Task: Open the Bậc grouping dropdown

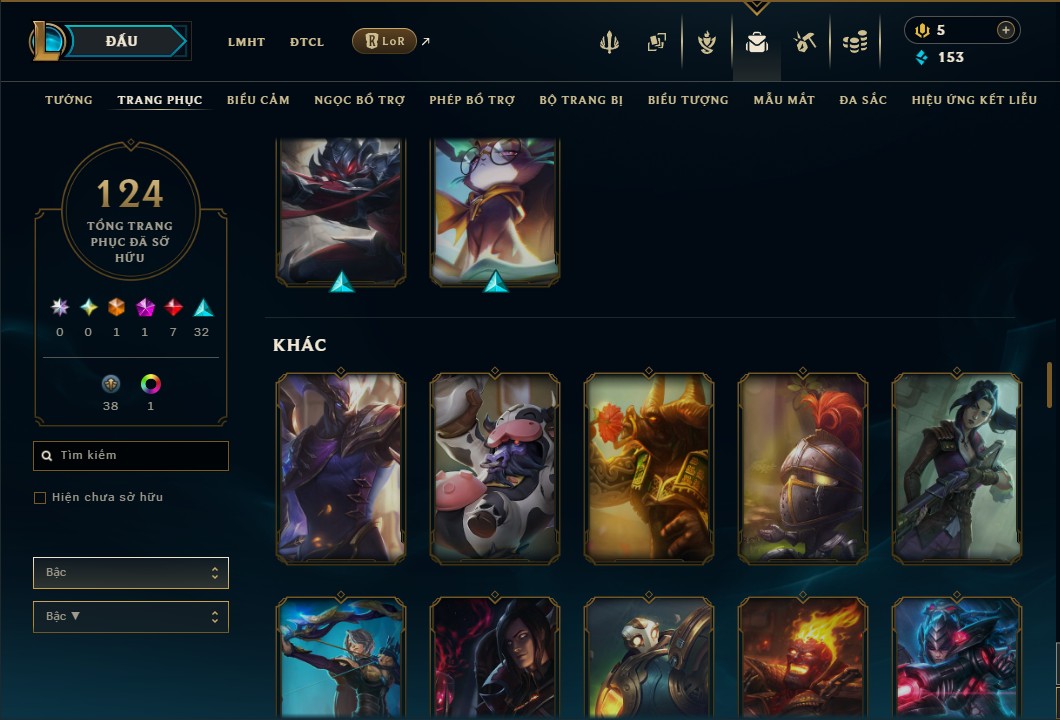Action: tap(131, 573)
